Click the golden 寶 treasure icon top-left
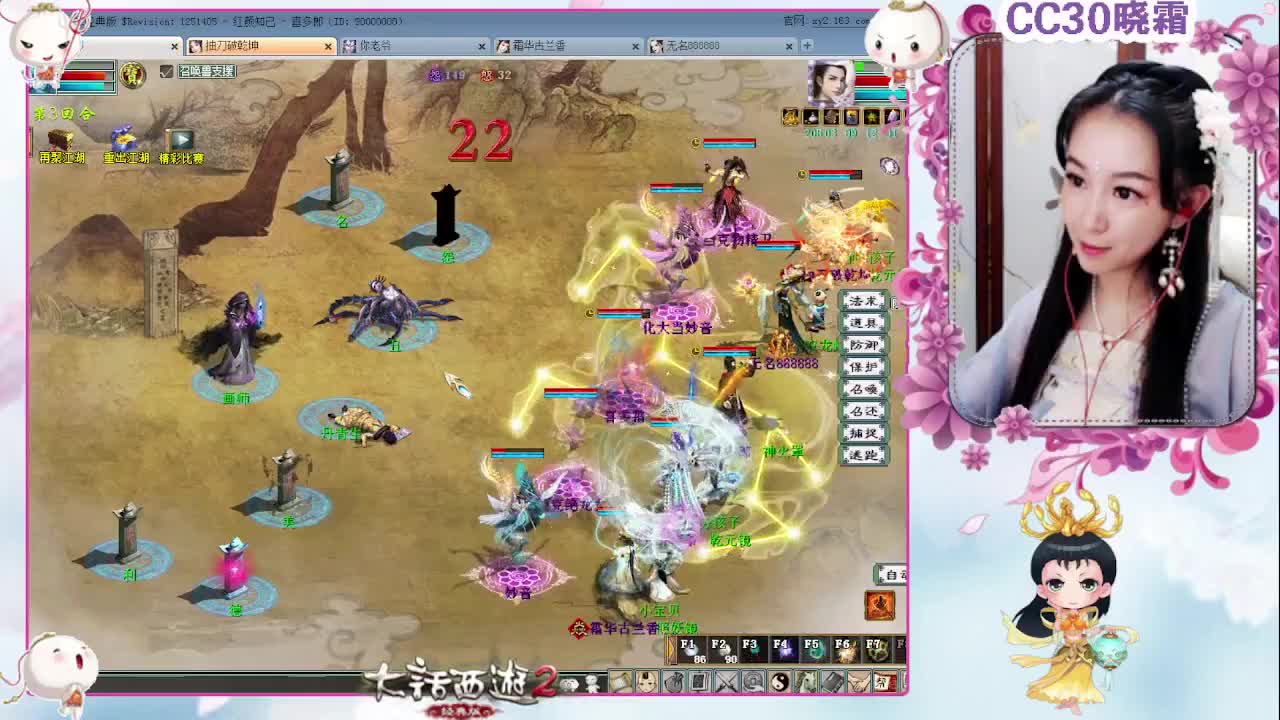 (x=133, y=76)
